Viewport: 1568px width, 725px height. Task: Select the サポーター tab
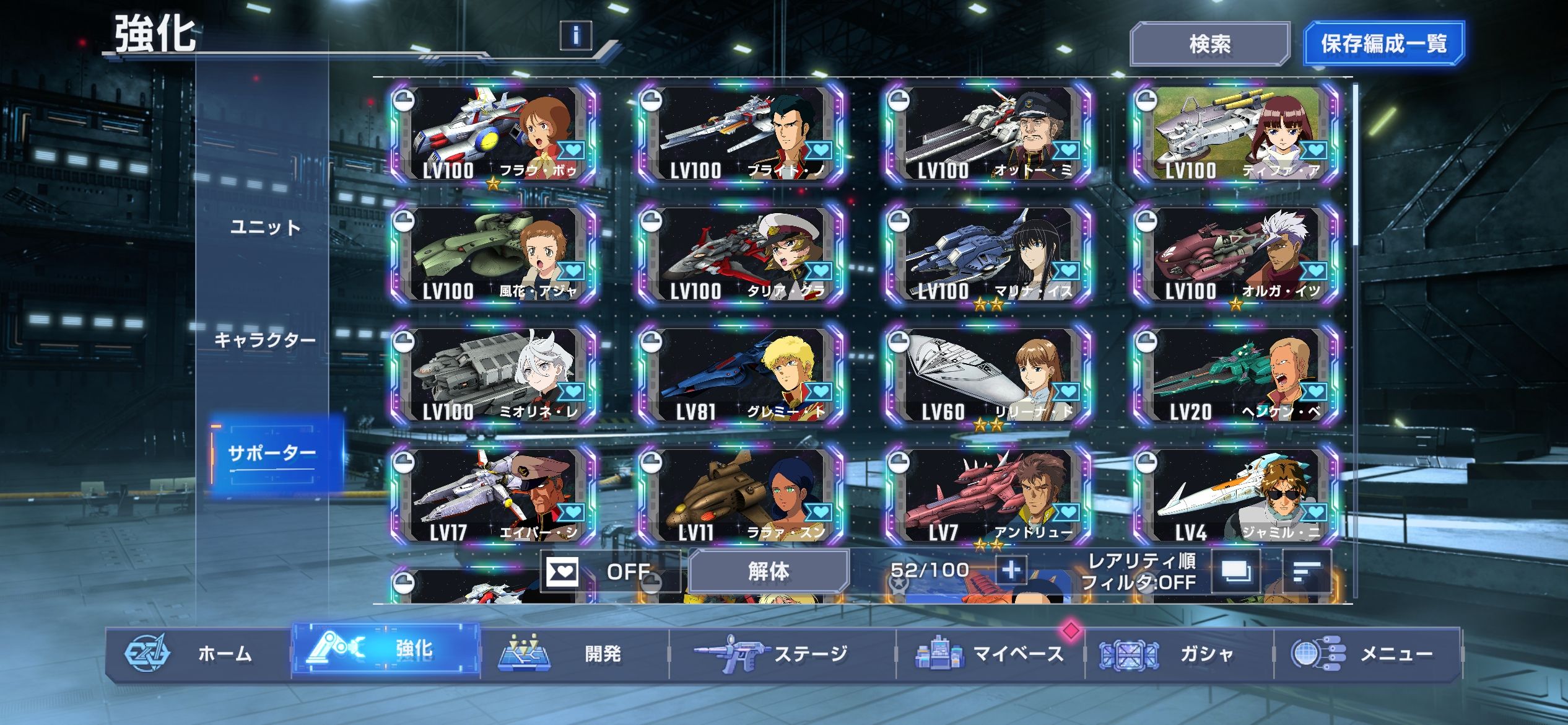[x=272, y=454]
